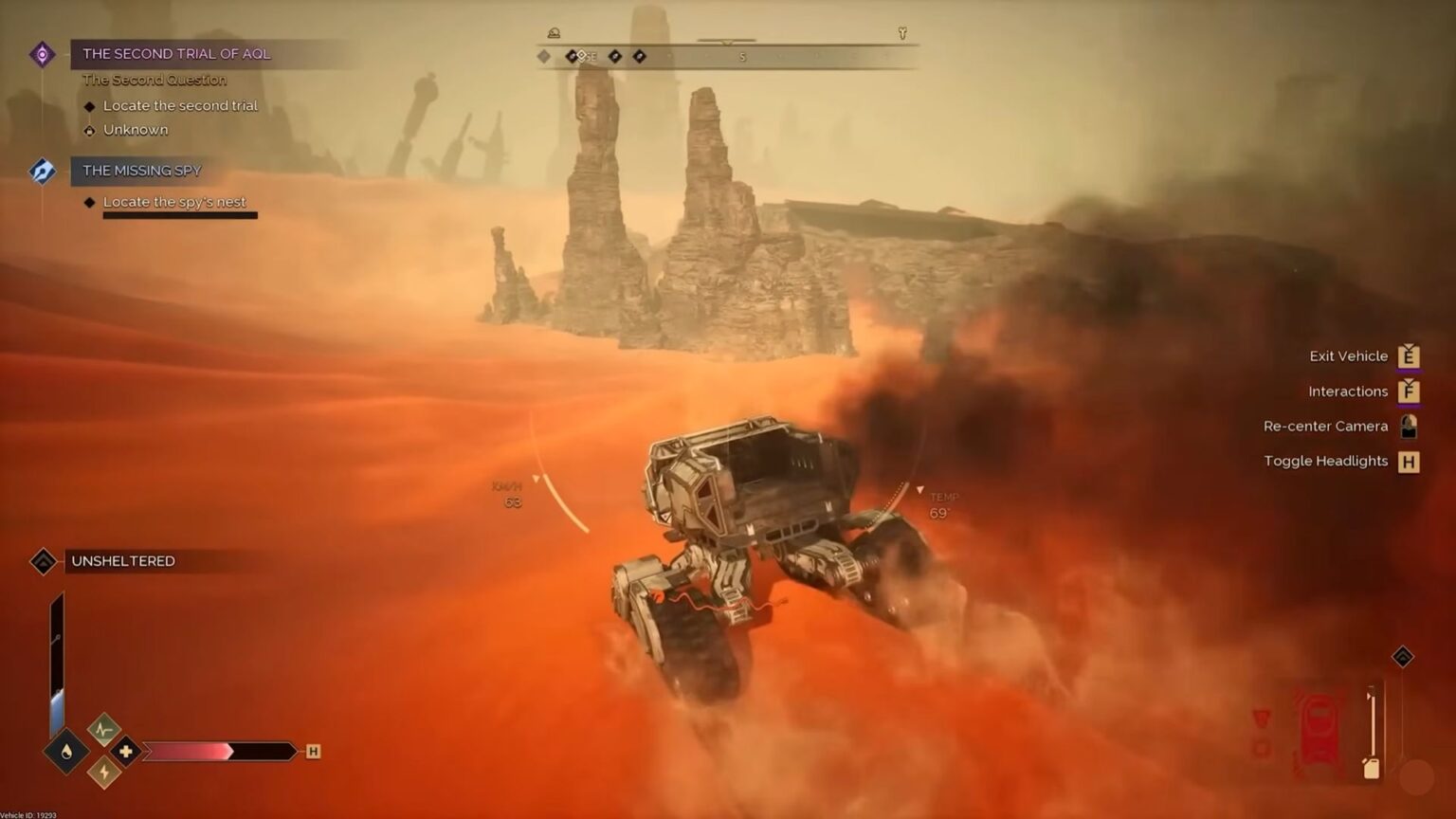Select the lightning energy icon
1456x819 pixels.
click(x=102, y=771)
